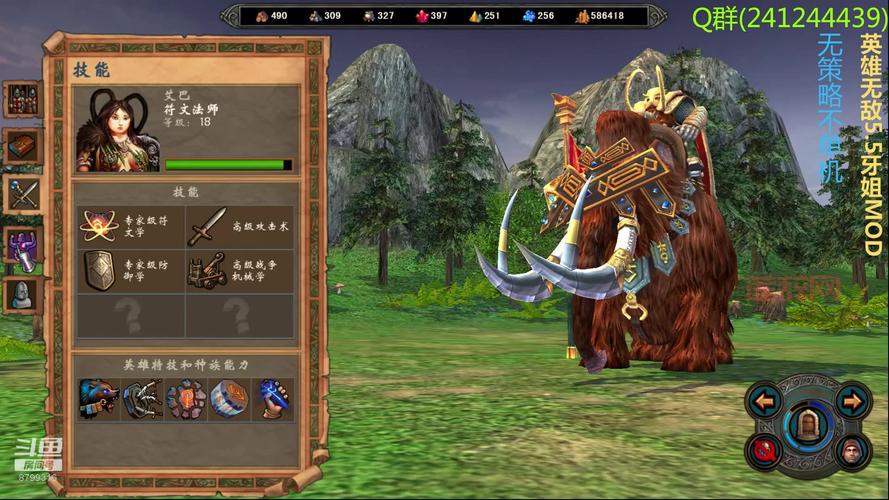Open the purple banner tab
The width and height of the screenshot is (889, 500).
21,245
